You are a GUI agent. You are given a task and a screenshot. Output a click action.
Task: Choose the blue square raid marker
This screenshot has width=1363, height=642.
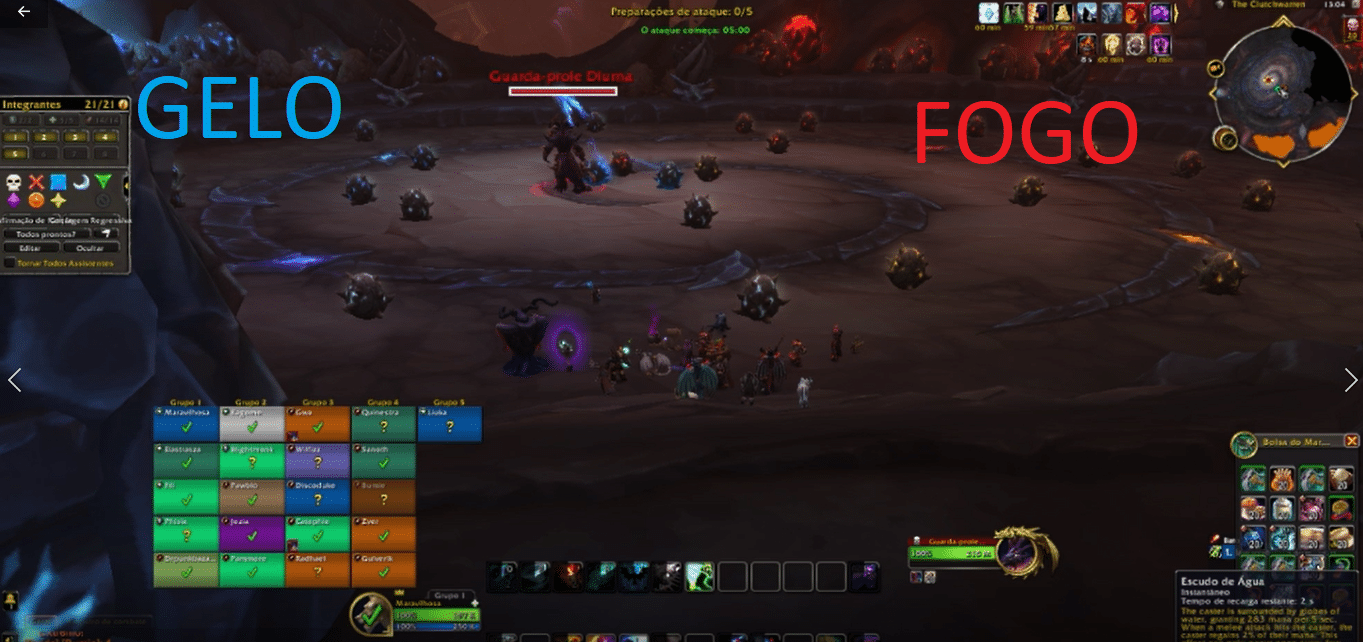click(x=58, y=182)
